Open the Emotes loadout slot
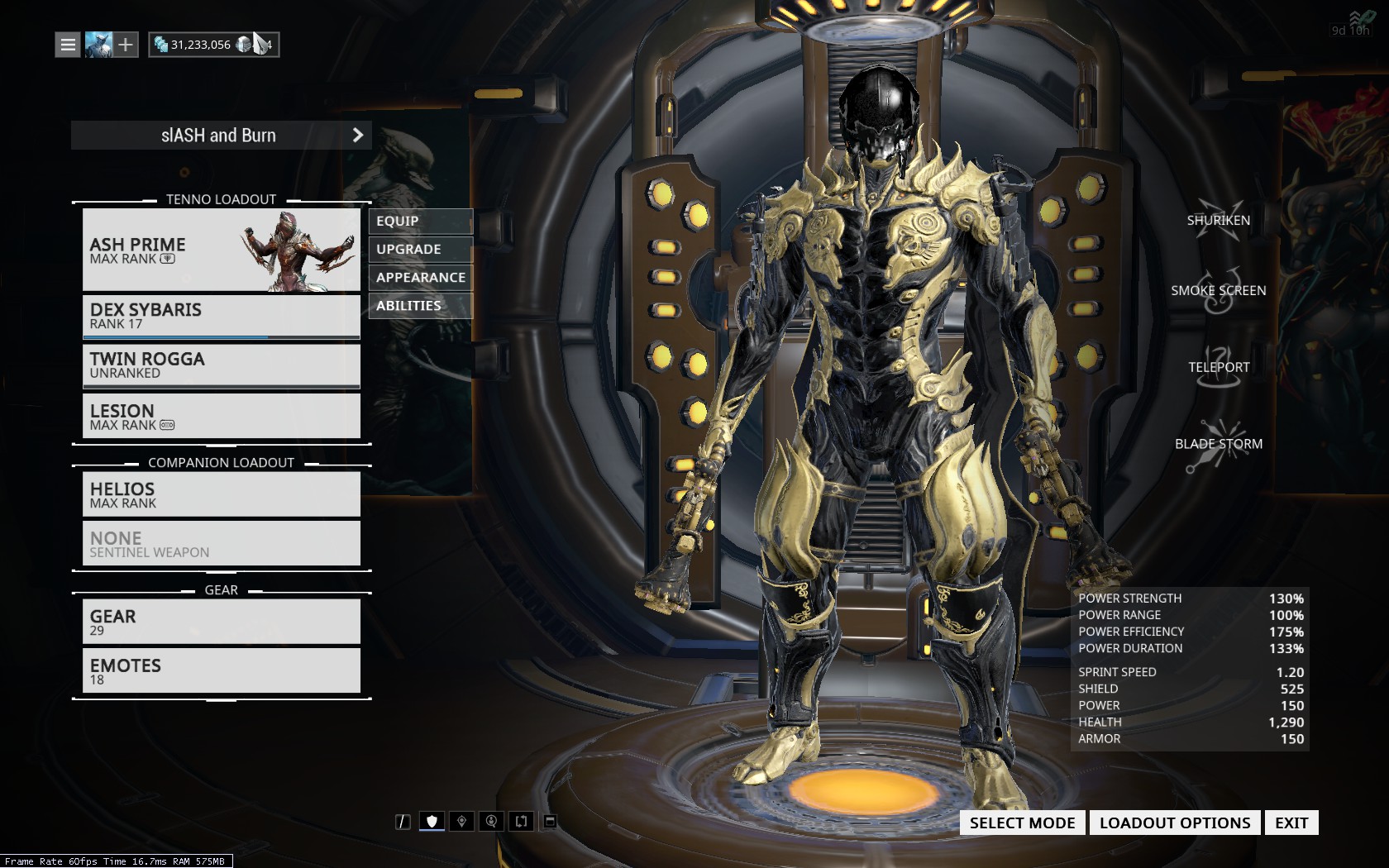The width and height of the screenshot is (1389, 868). [x=221, y=670]
